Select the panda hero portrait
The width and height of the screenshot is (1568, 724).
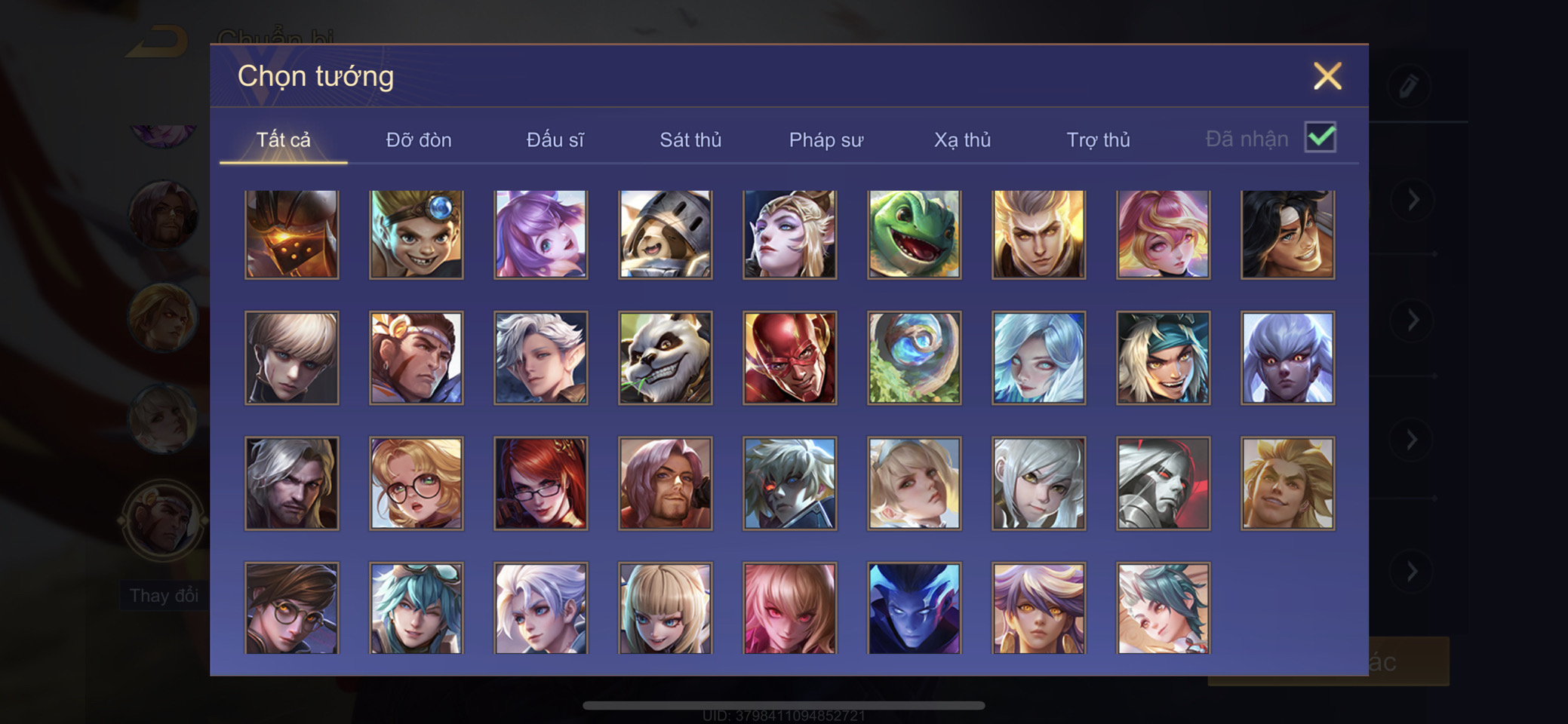tap(665, 358)
